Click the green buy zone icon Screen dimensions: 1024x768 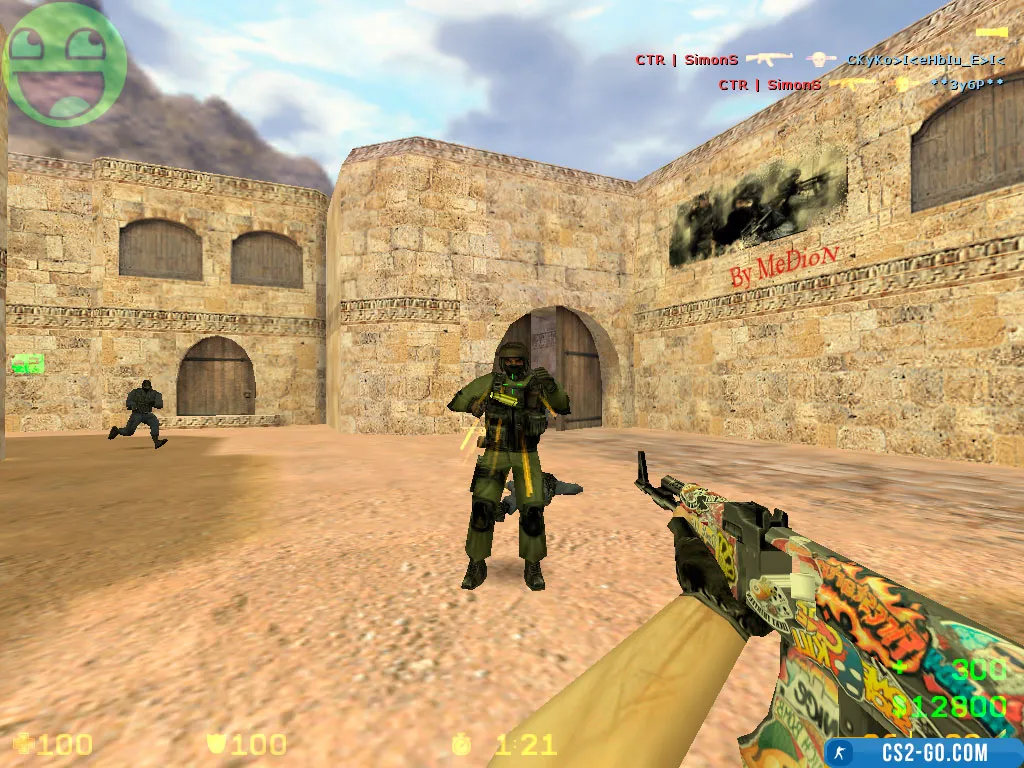[27, 364]
